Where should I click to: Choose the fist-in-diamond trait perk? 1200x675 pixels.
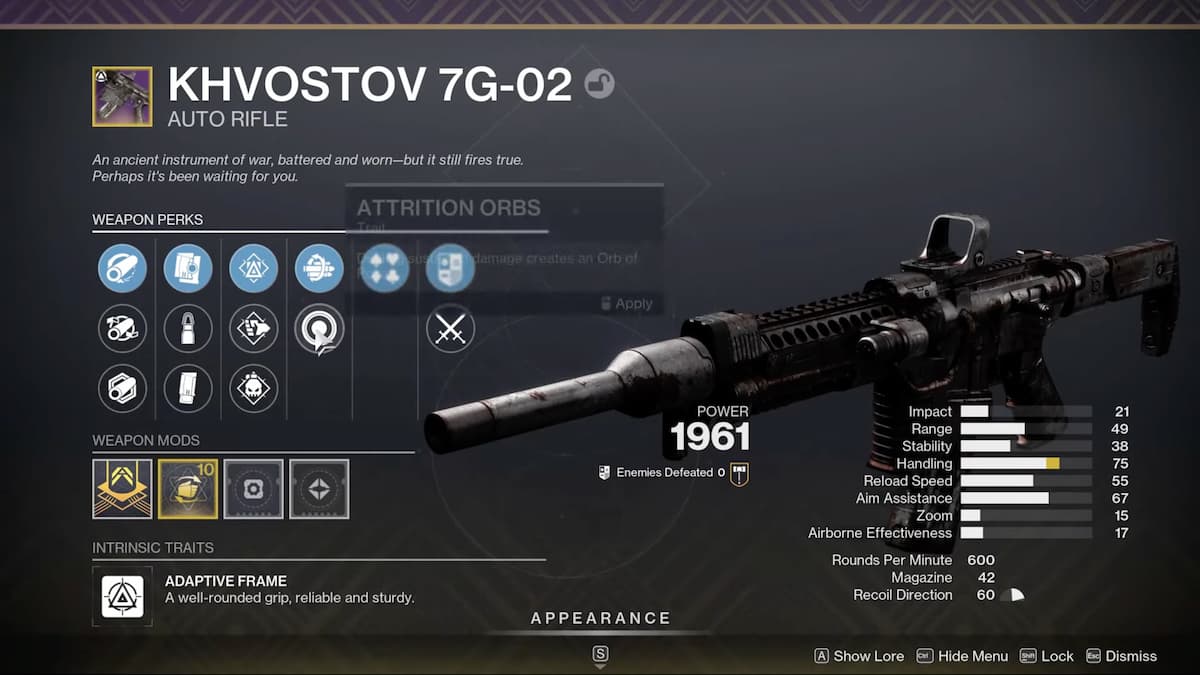pyautogui.click(x=254, y=328)
